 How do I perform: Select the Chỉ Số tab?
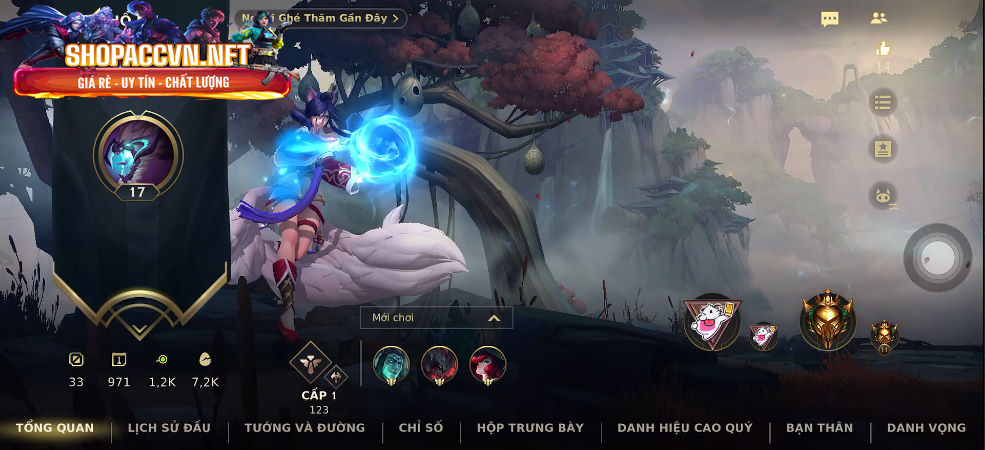pos(420,428)
